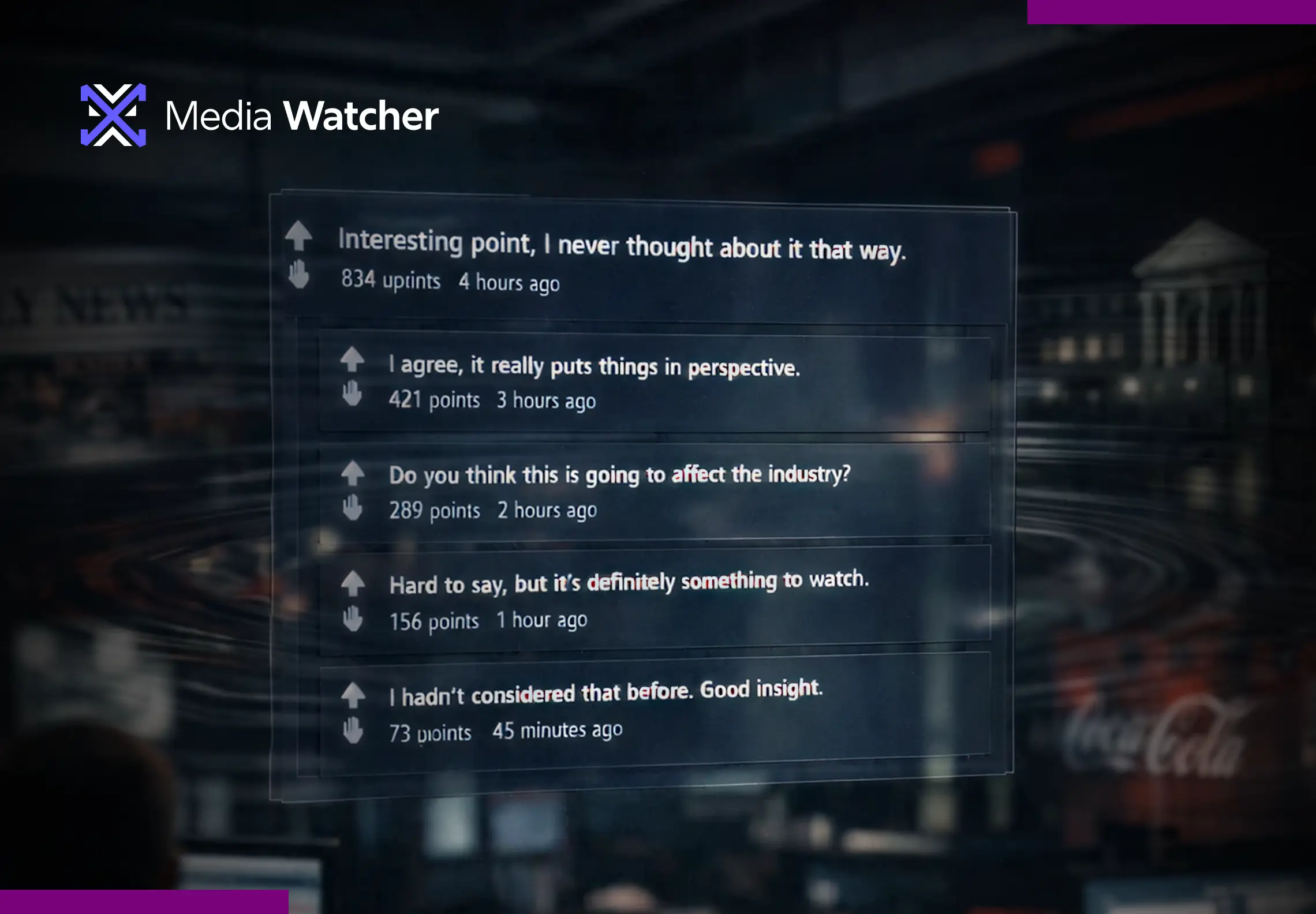Downvote the reply posted 3 hours ago
Screen dimensions: 1316x914
352,394
